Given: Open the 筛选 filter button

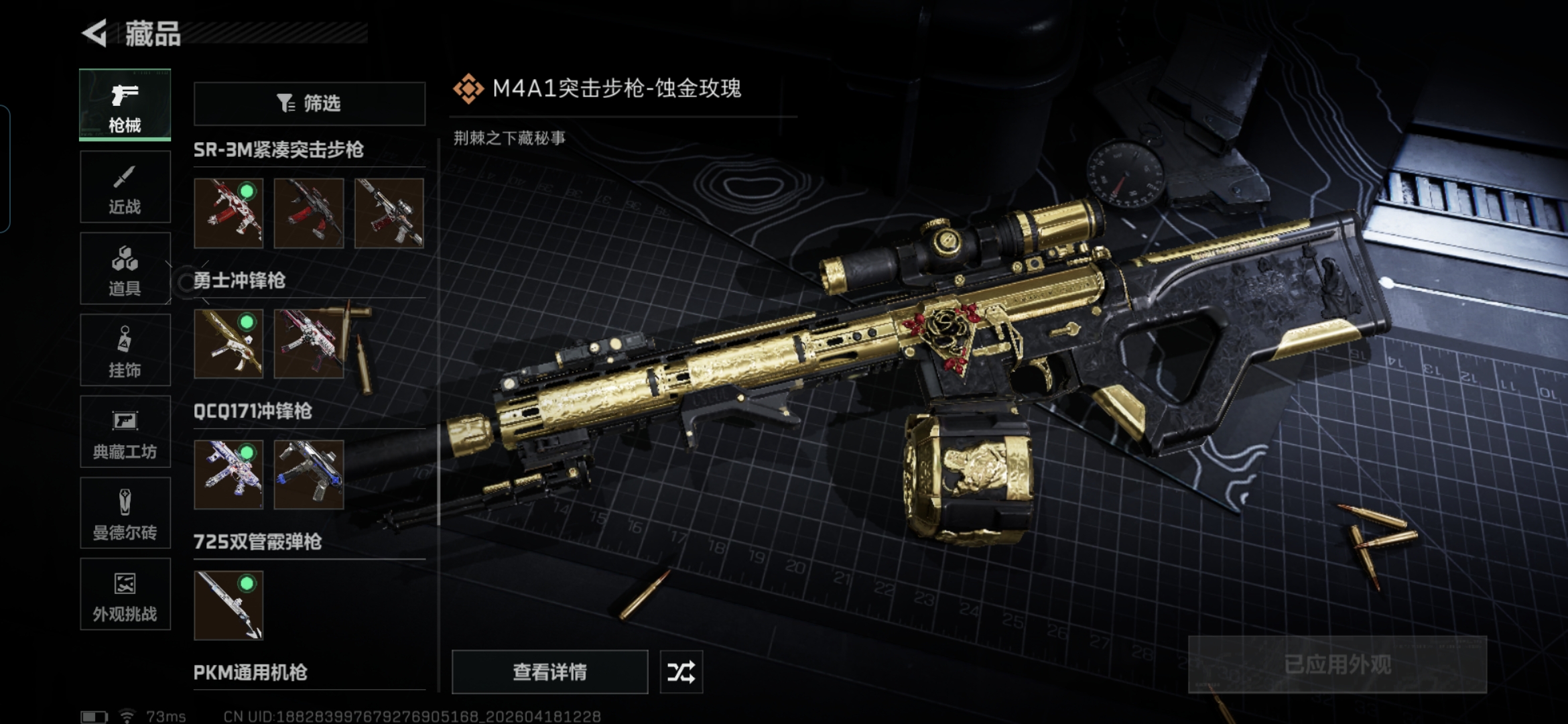Looking at the screenshot, I should [x=309, y=103].
